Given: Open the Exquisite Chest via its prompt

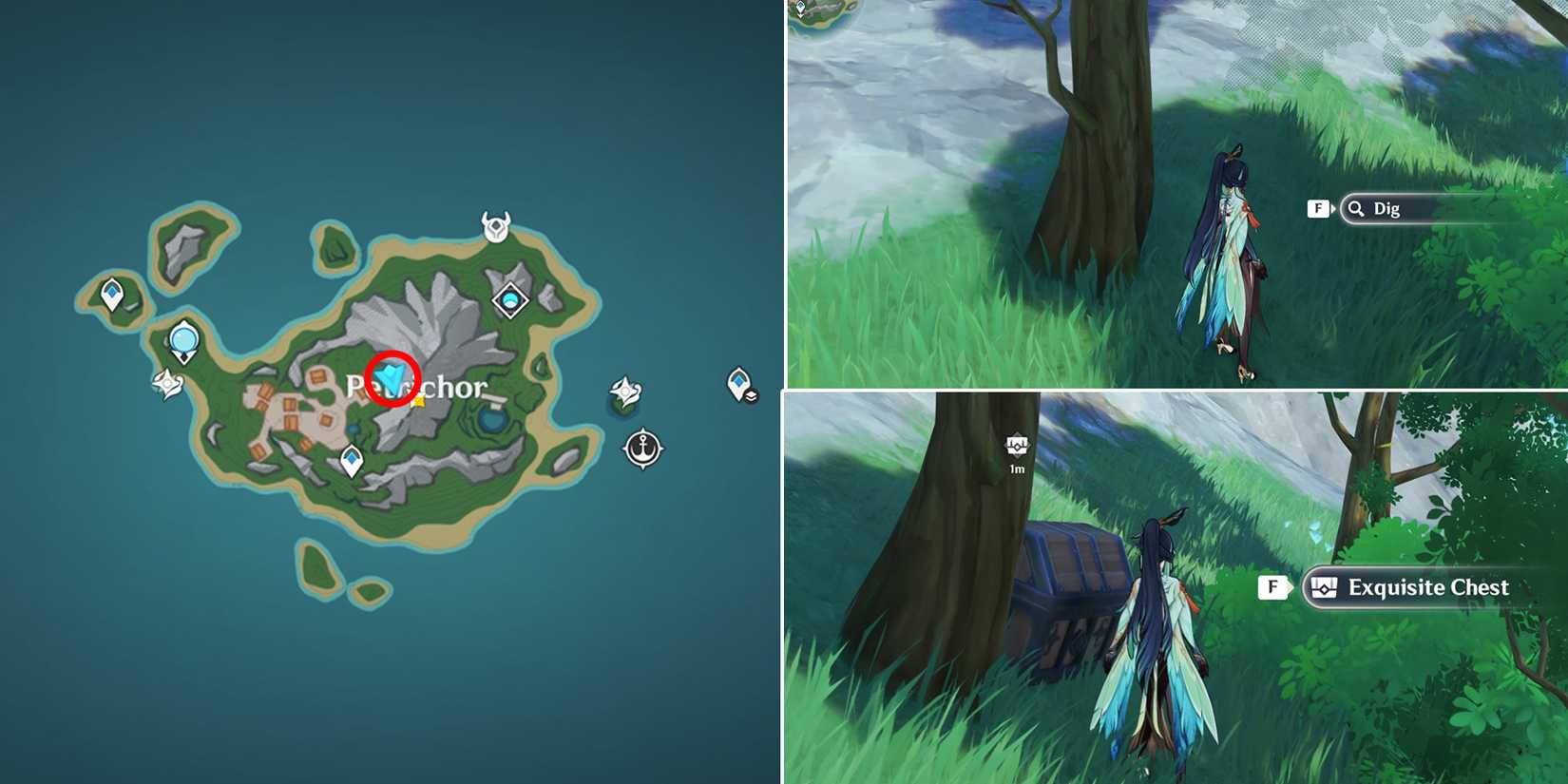Looking at the screenshot, I should tap(1425, 587).
